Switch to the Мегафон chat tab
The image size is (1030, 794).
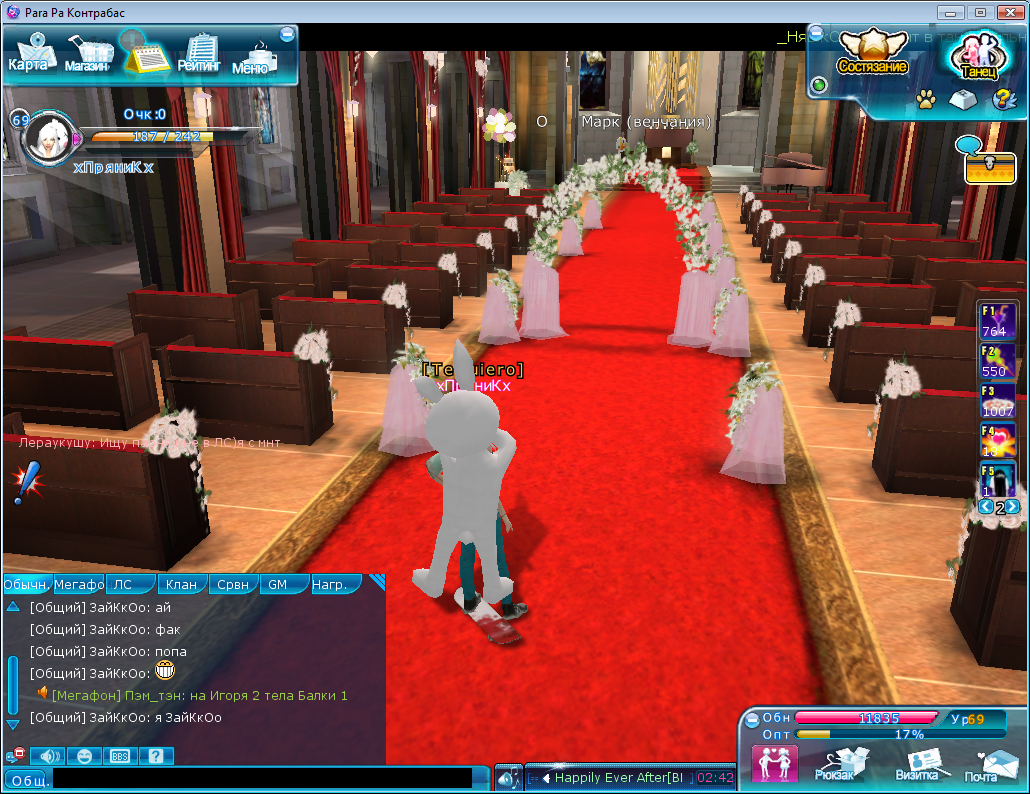(x=79, y=585)
